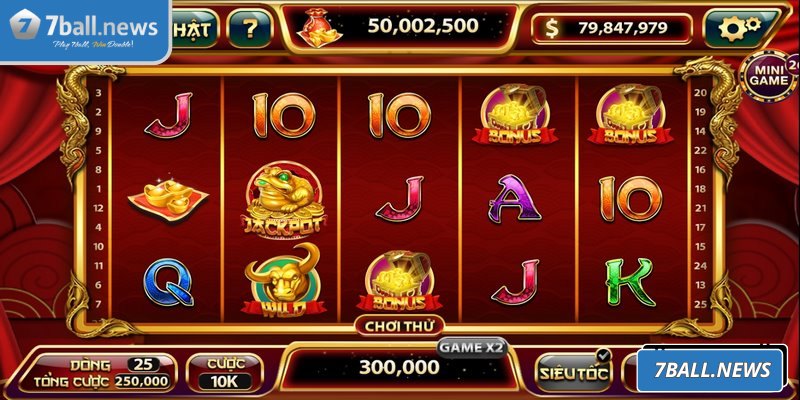
Task: Open the gear settings menu
Action: point(741,28)
